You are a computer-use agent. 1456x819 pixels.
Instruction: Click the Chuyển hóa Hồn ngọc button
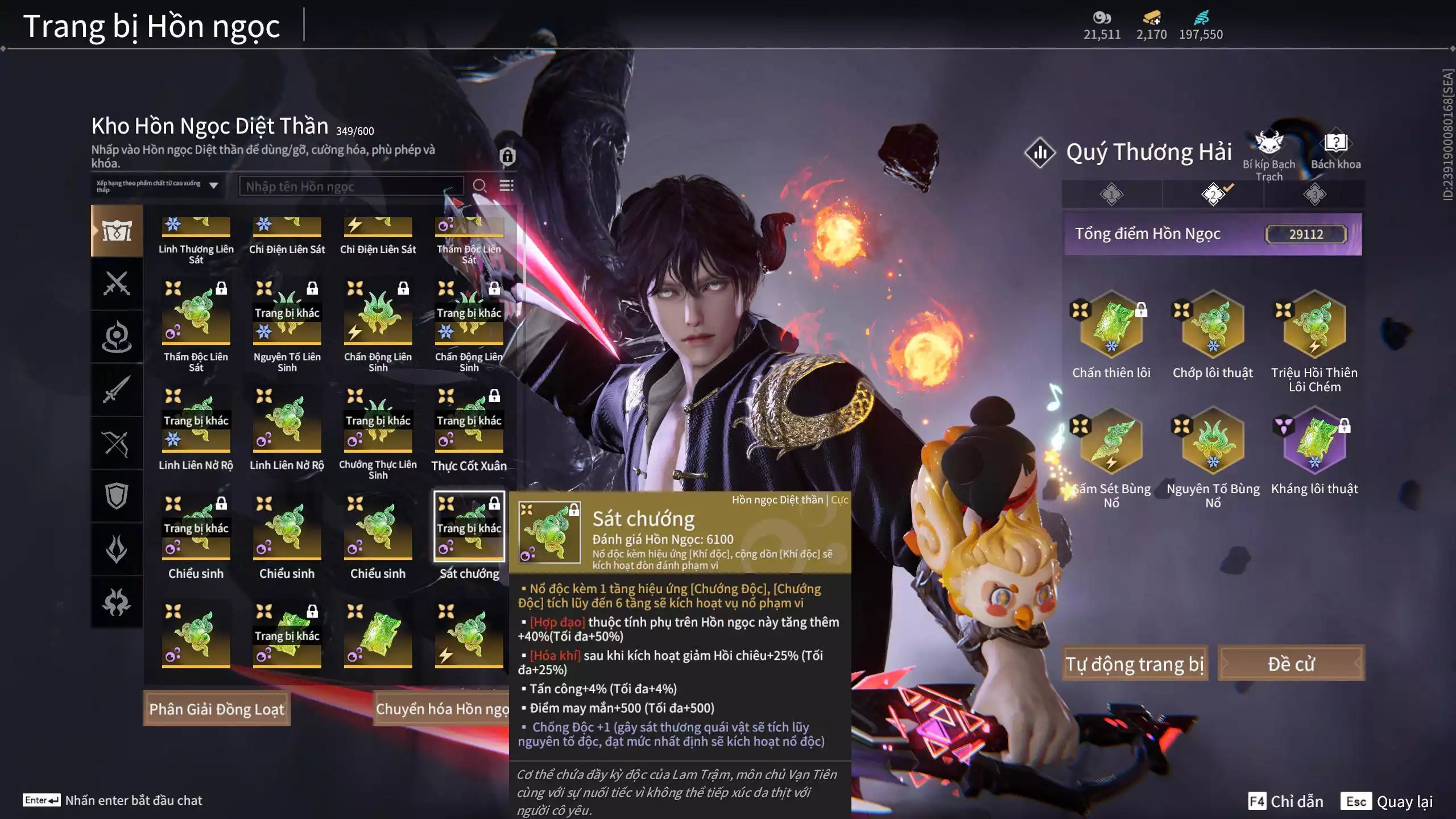[x=442, y=709]
